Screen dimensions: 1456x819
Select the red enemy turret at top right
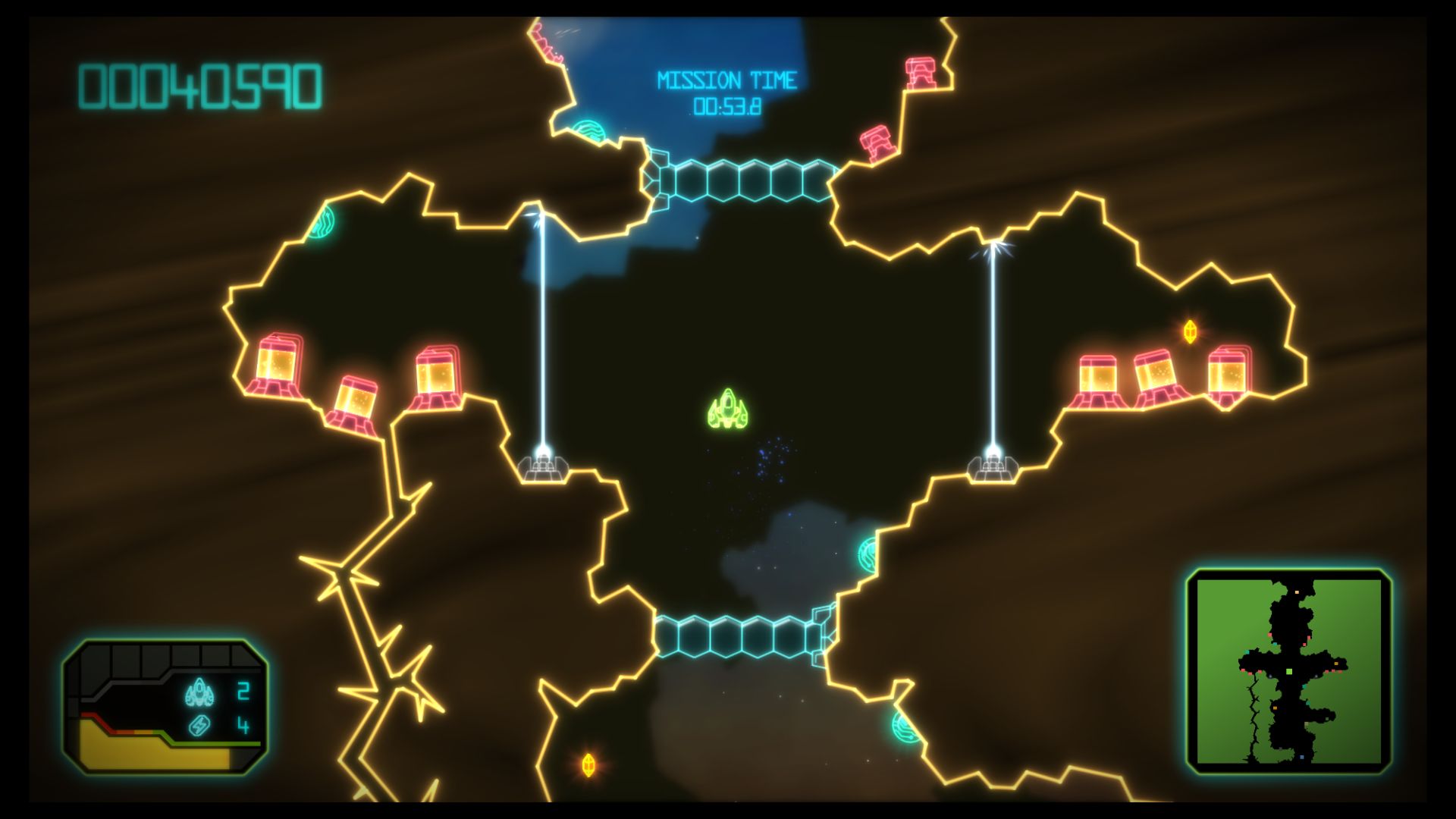920,72
